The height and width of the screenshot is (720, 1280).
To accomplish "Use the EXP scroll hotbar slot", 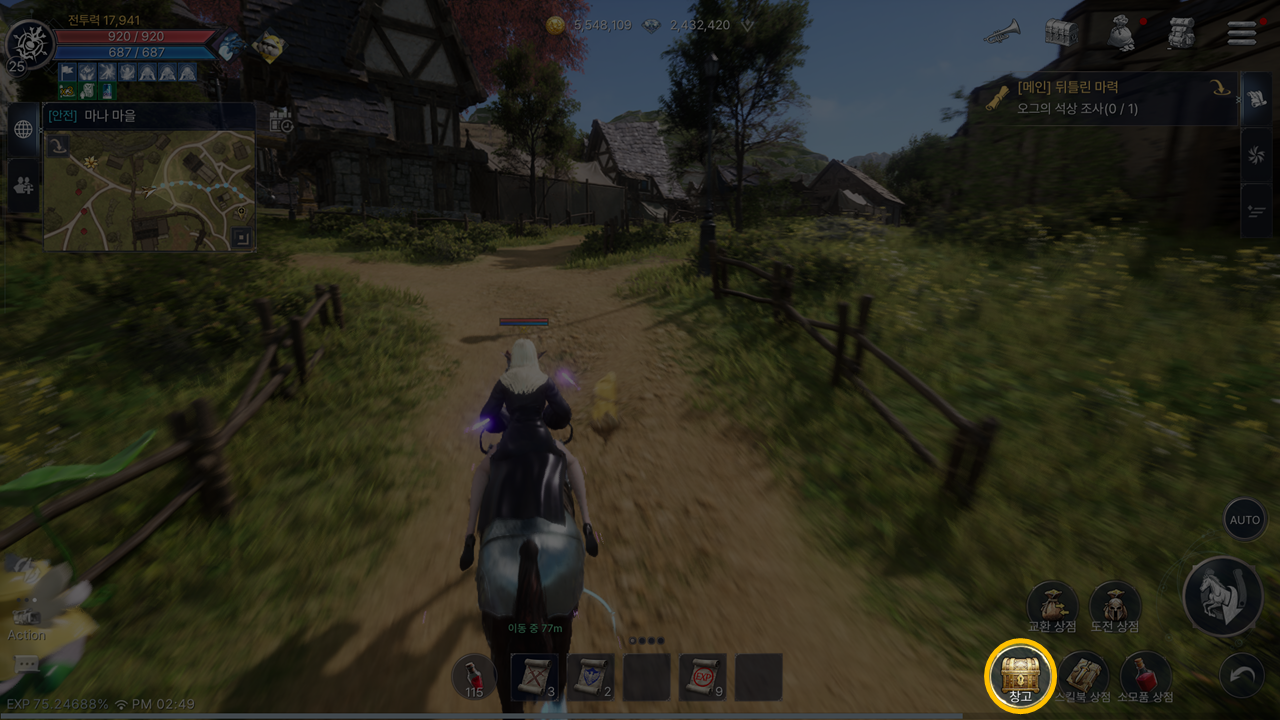I will (x=702, y=677).
